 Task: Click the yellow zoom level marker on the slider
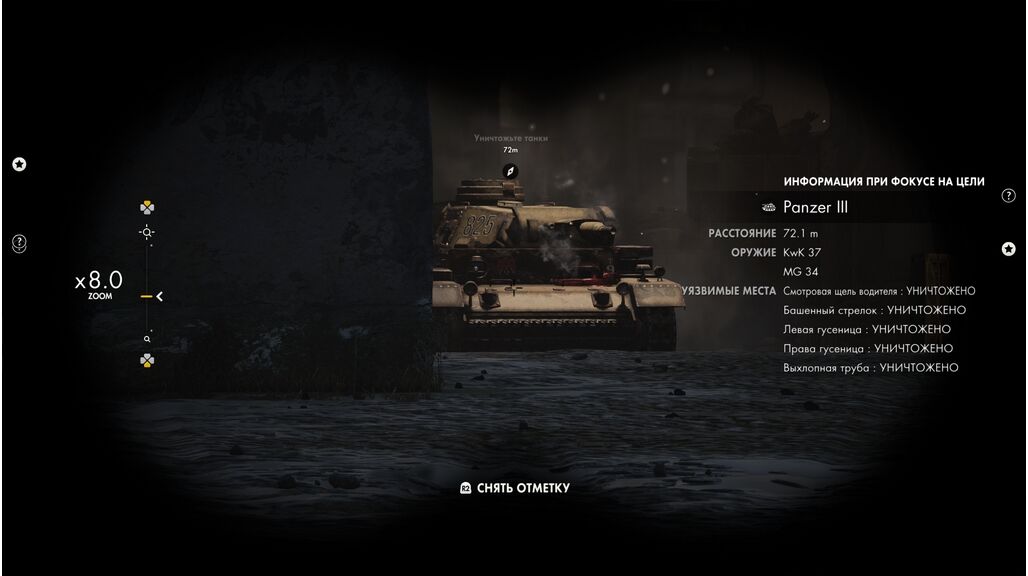(147, 296)
